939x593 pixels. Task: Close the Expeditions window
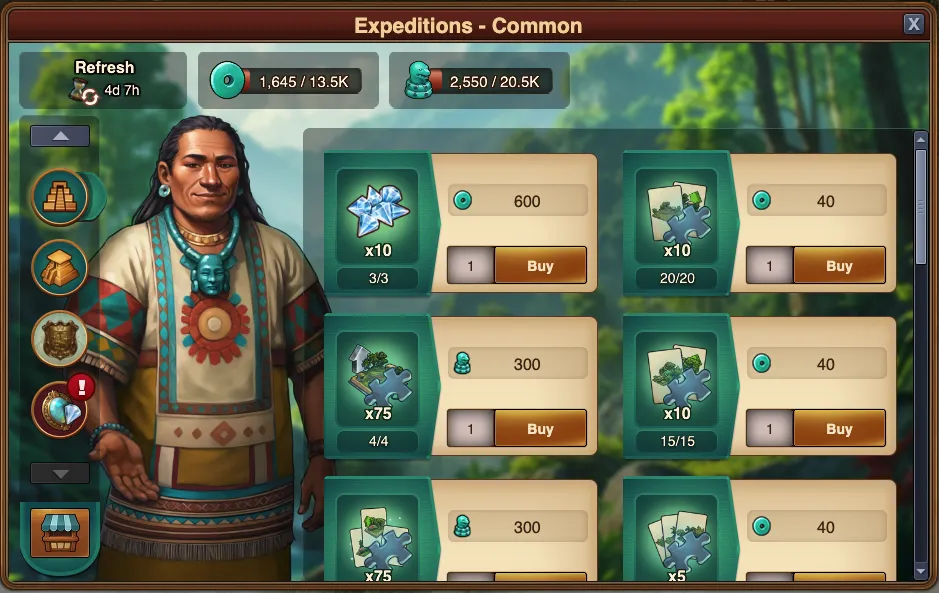click(x=913, y=25)
